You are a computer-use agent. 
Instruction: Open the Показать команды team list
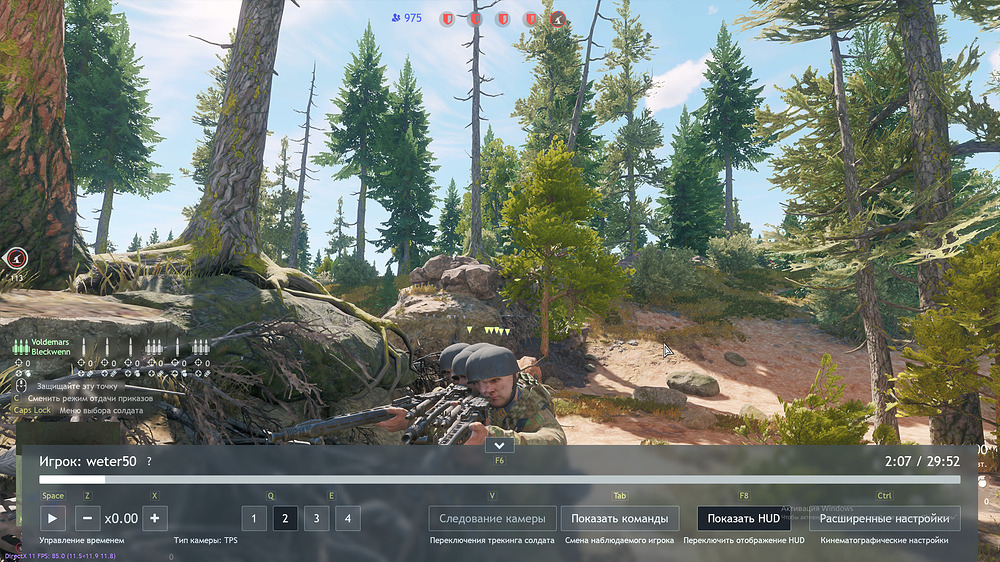pos(619,518)
